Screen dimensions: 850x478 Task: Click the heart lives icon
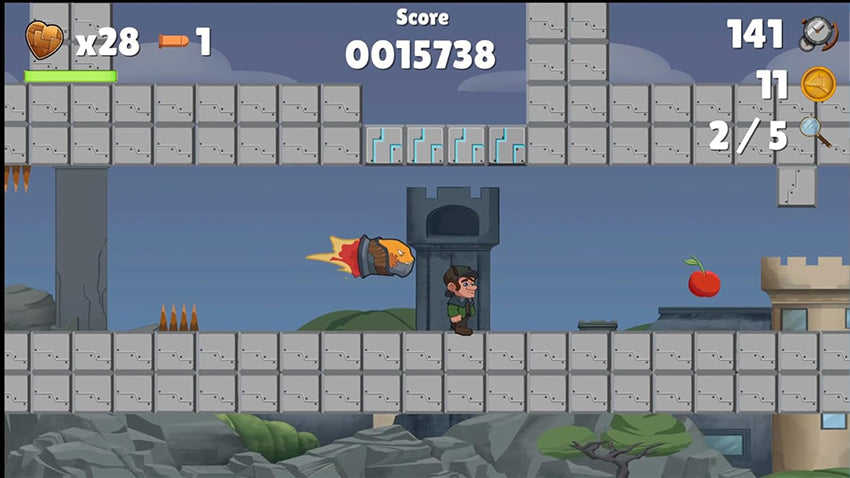click(x=44, y=40)
